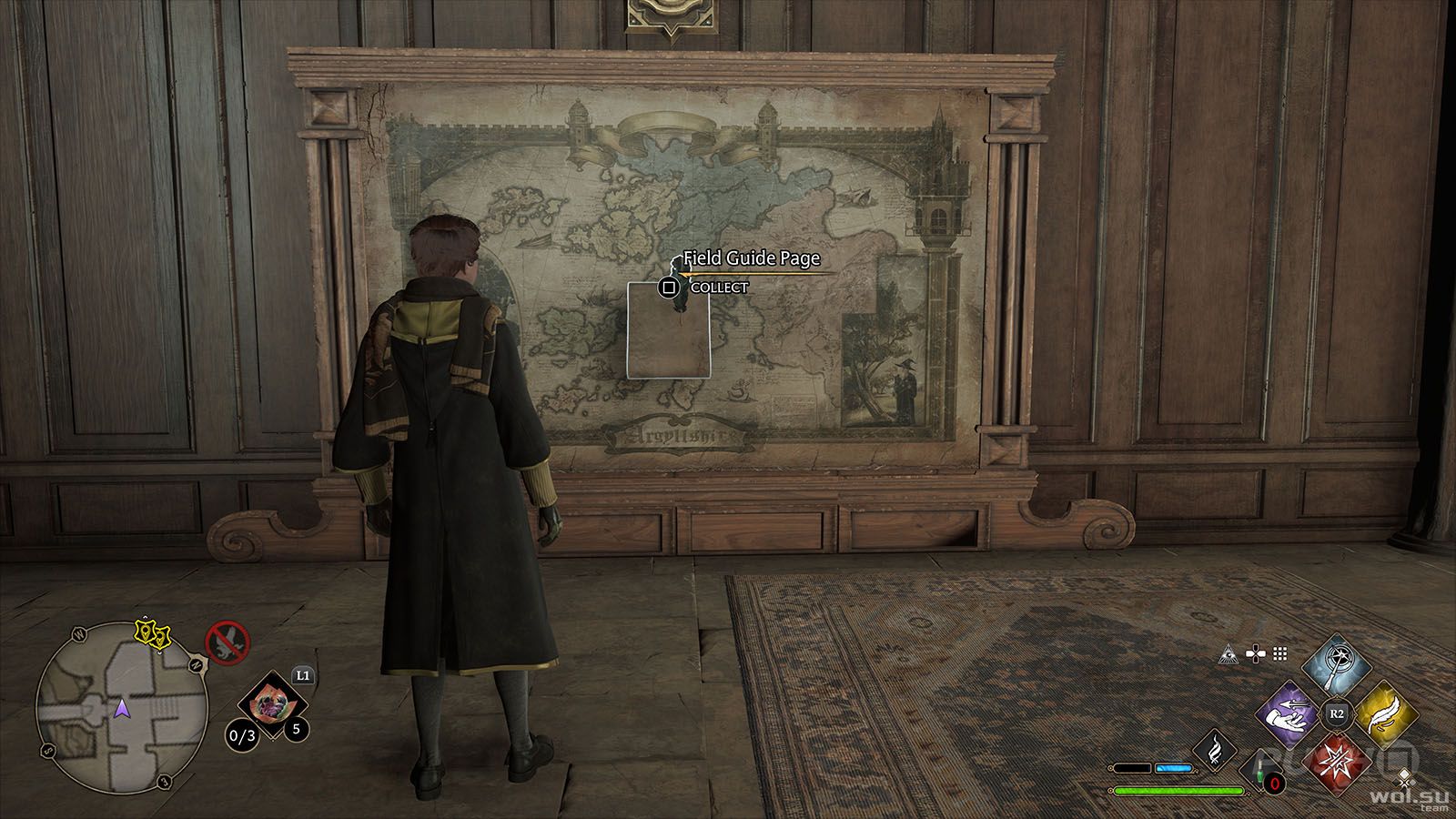Select the Chinese Chomping Cabbage tool slot

(x=272, y=705)
